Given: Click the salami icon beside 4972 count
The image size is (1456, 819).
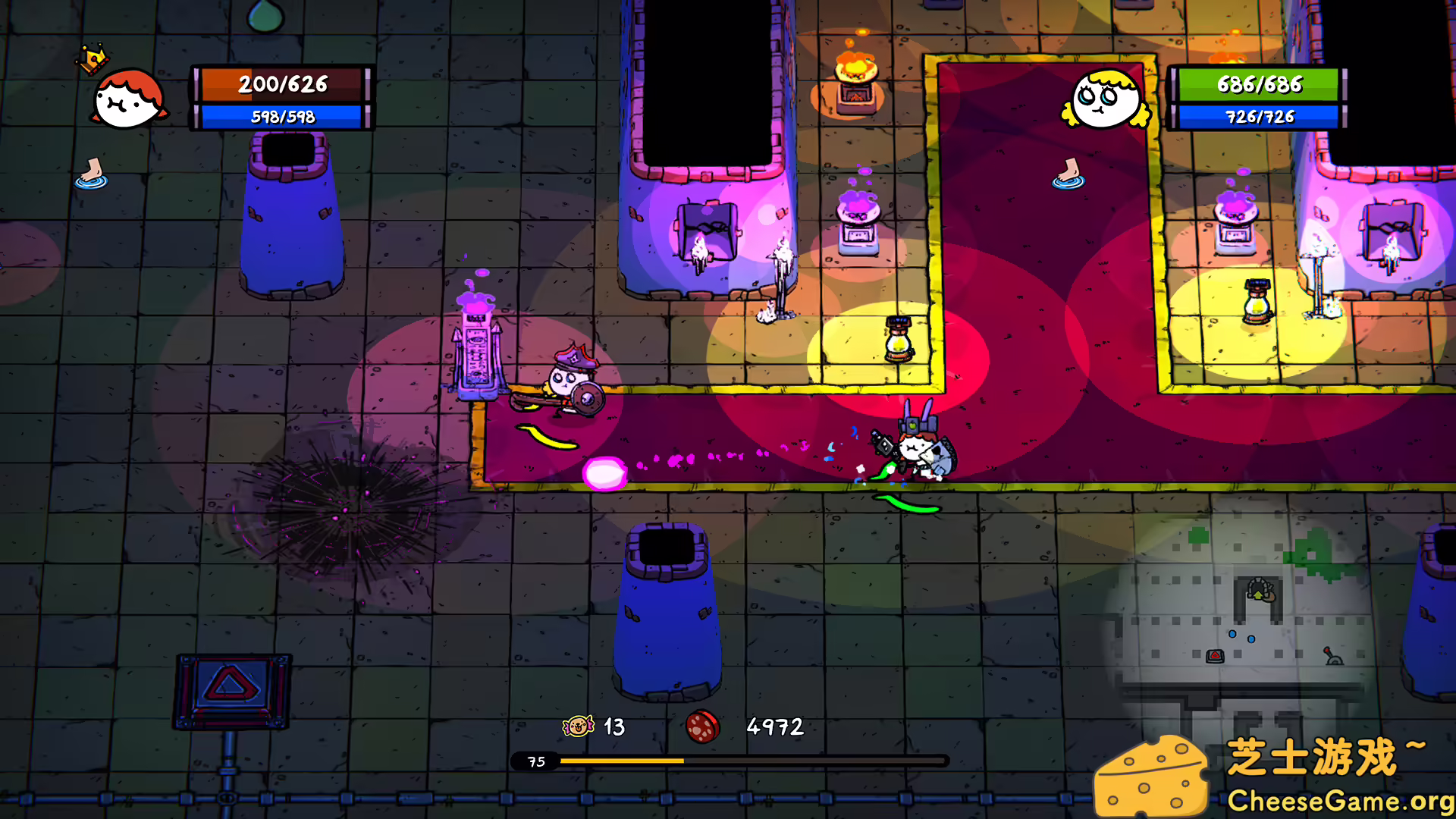Looking at the screenshot, I should pyautogui.click(x=701, y=726).
